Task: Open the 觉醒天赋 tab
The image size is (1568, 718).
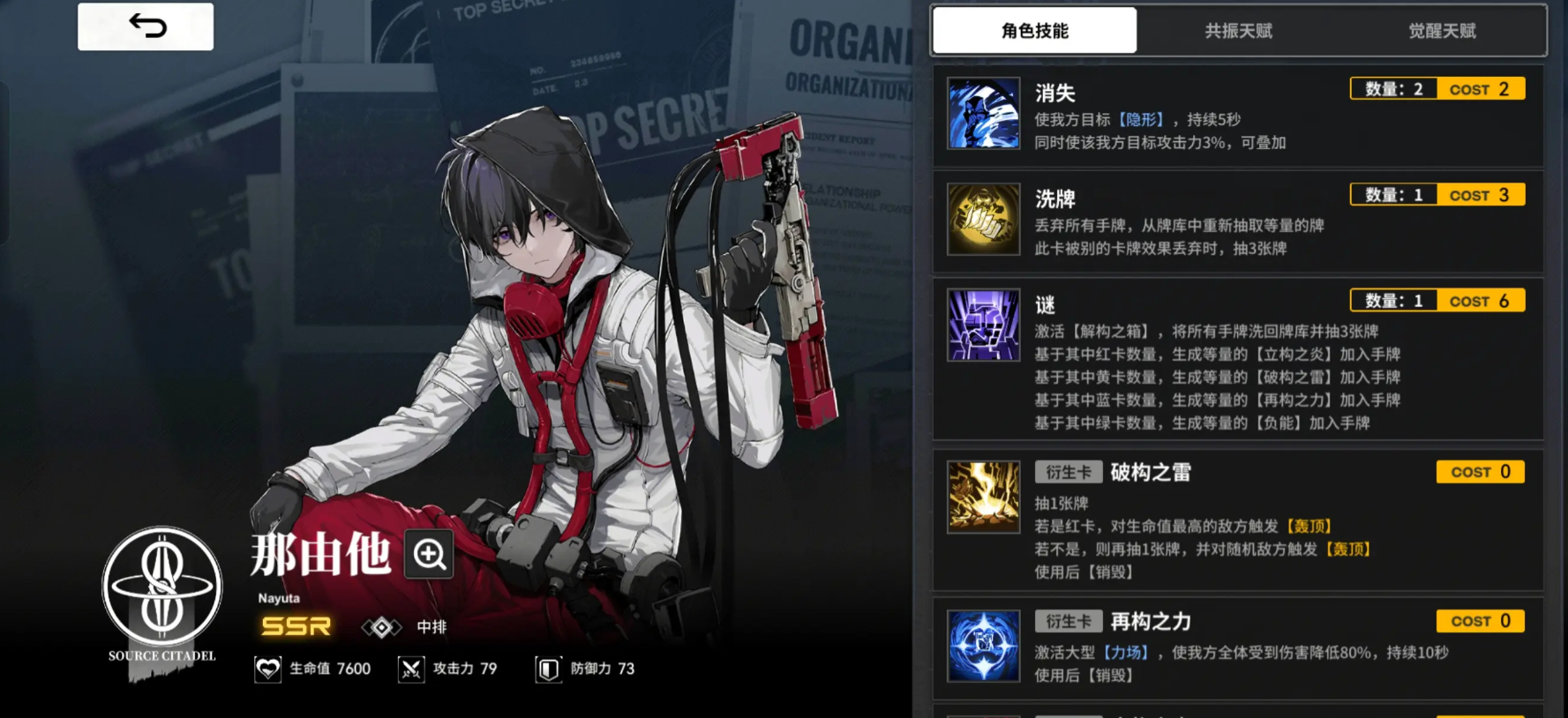Action: (1442, 31)
